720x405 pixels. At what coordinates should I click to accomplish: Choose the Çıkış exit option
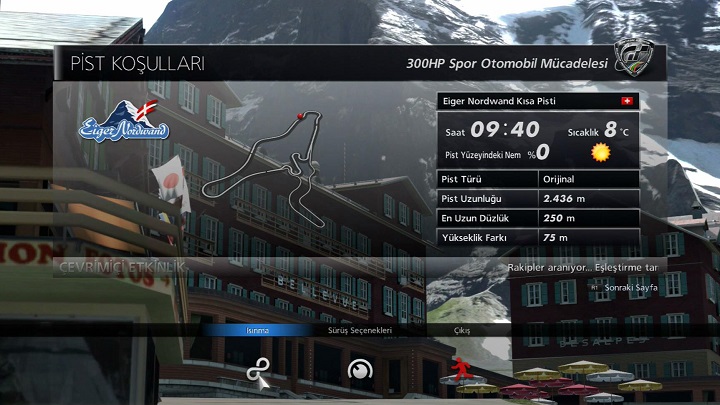(x=461, y=330)
